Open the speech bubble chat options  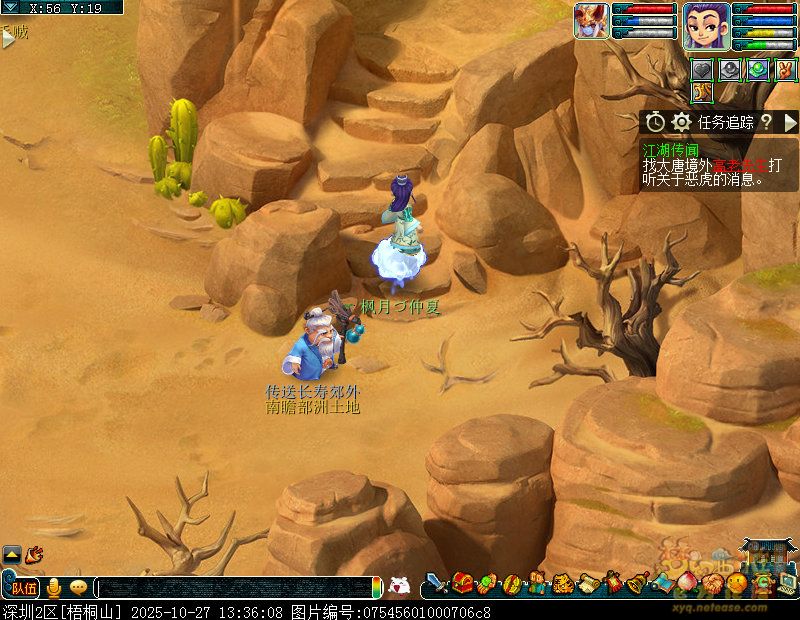pyautogui.click(x=78, y=588)
